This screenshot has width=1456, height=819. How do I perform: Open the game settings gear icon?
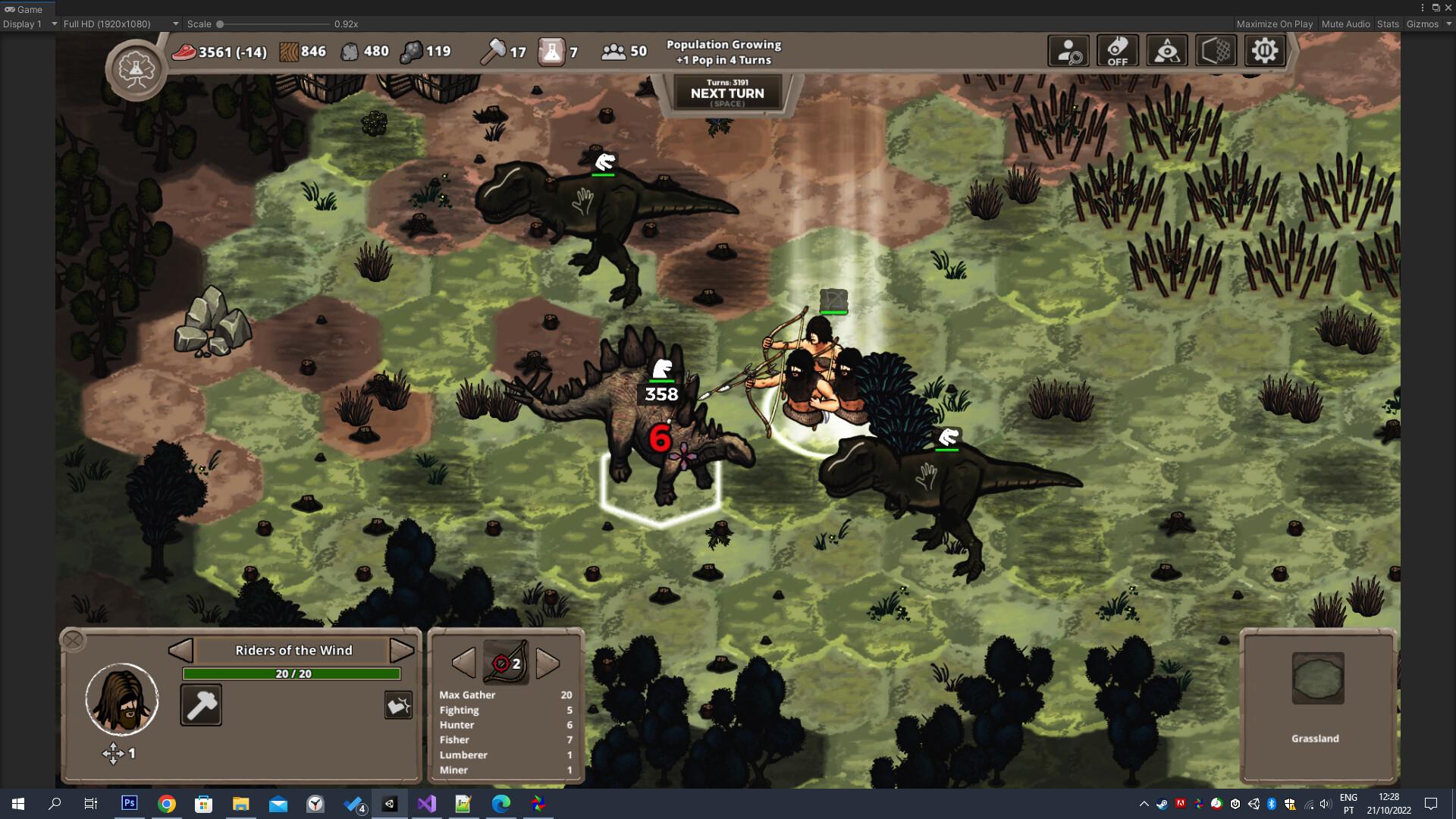(x=1264, y=50)
